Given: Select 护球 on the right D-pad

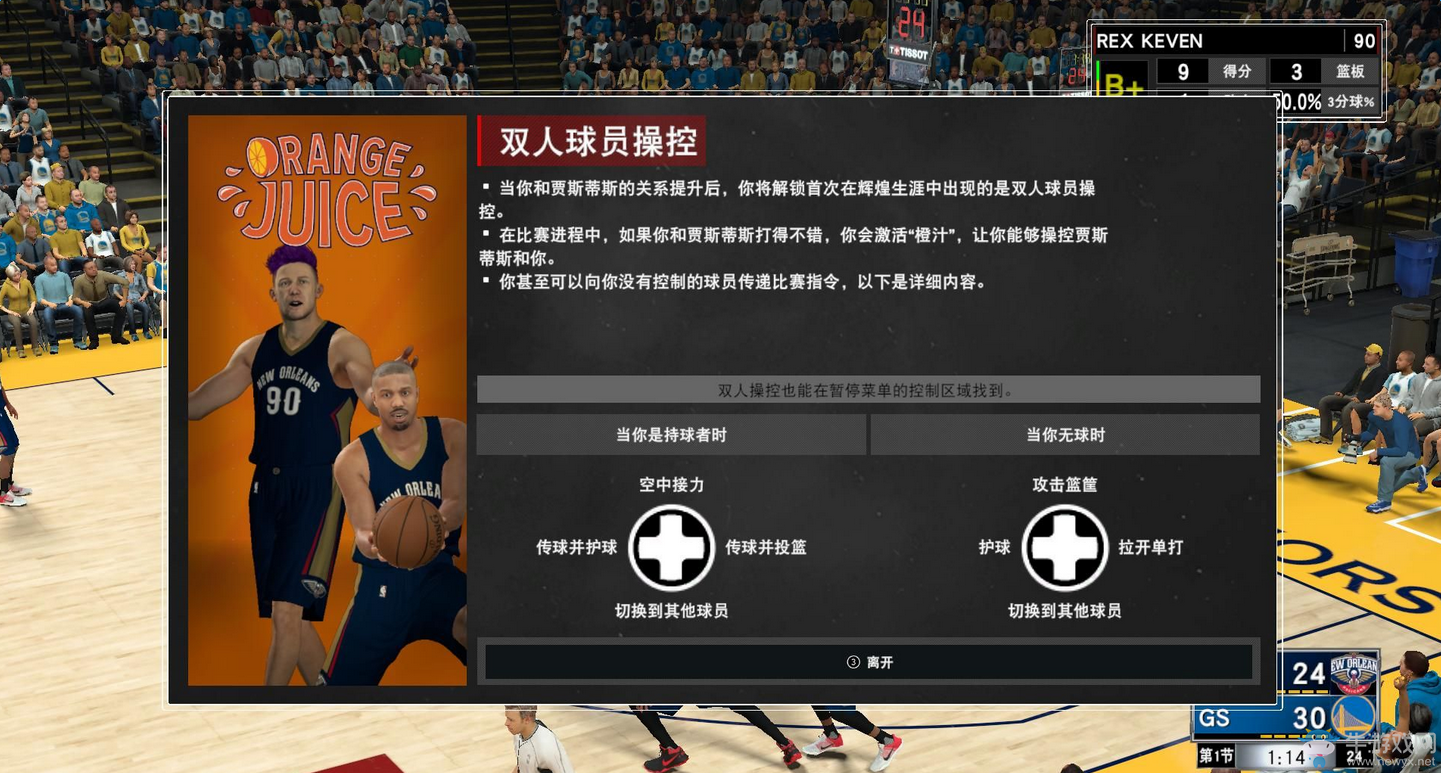Looking at the screenshot, I should point(993,548).
